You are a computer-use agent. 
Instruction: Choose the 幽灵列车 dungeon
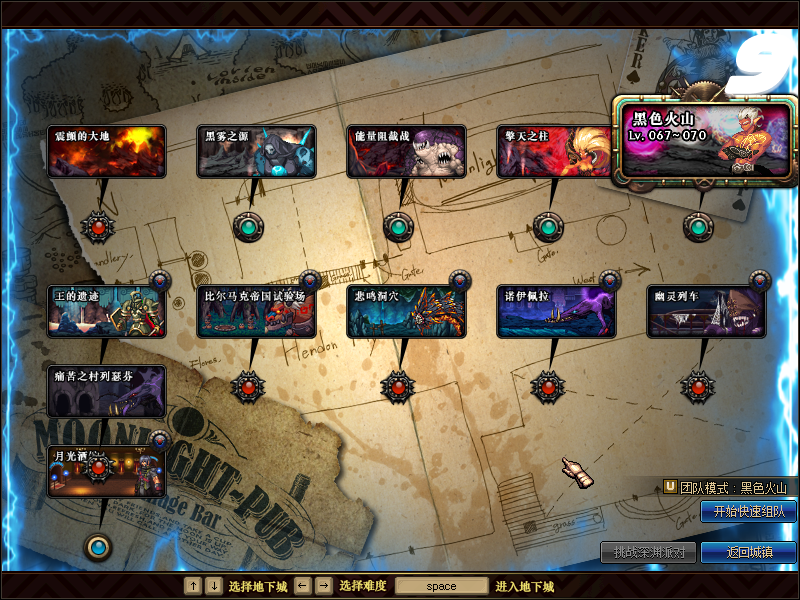(706, 312)
